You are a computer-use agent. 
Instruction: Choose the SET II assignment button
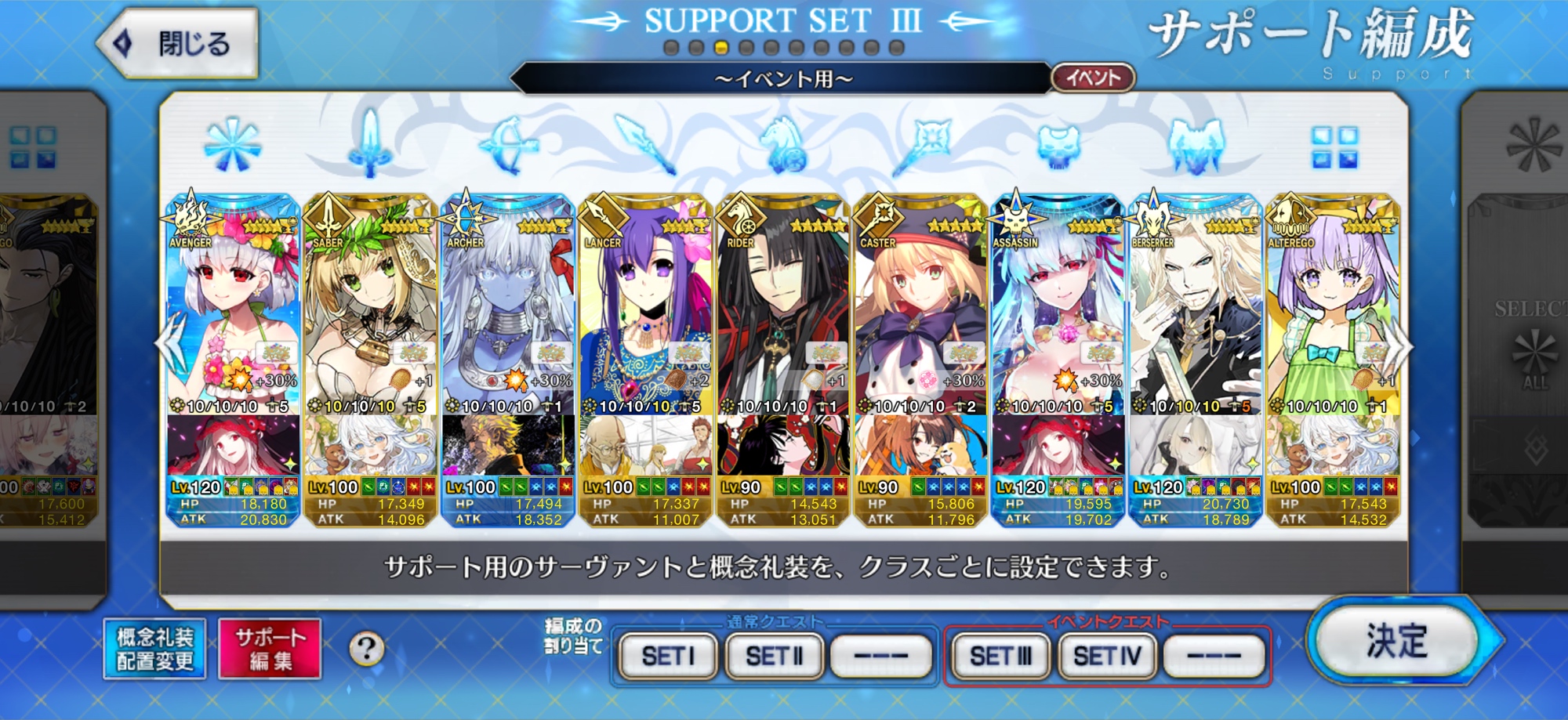point(774,656)
